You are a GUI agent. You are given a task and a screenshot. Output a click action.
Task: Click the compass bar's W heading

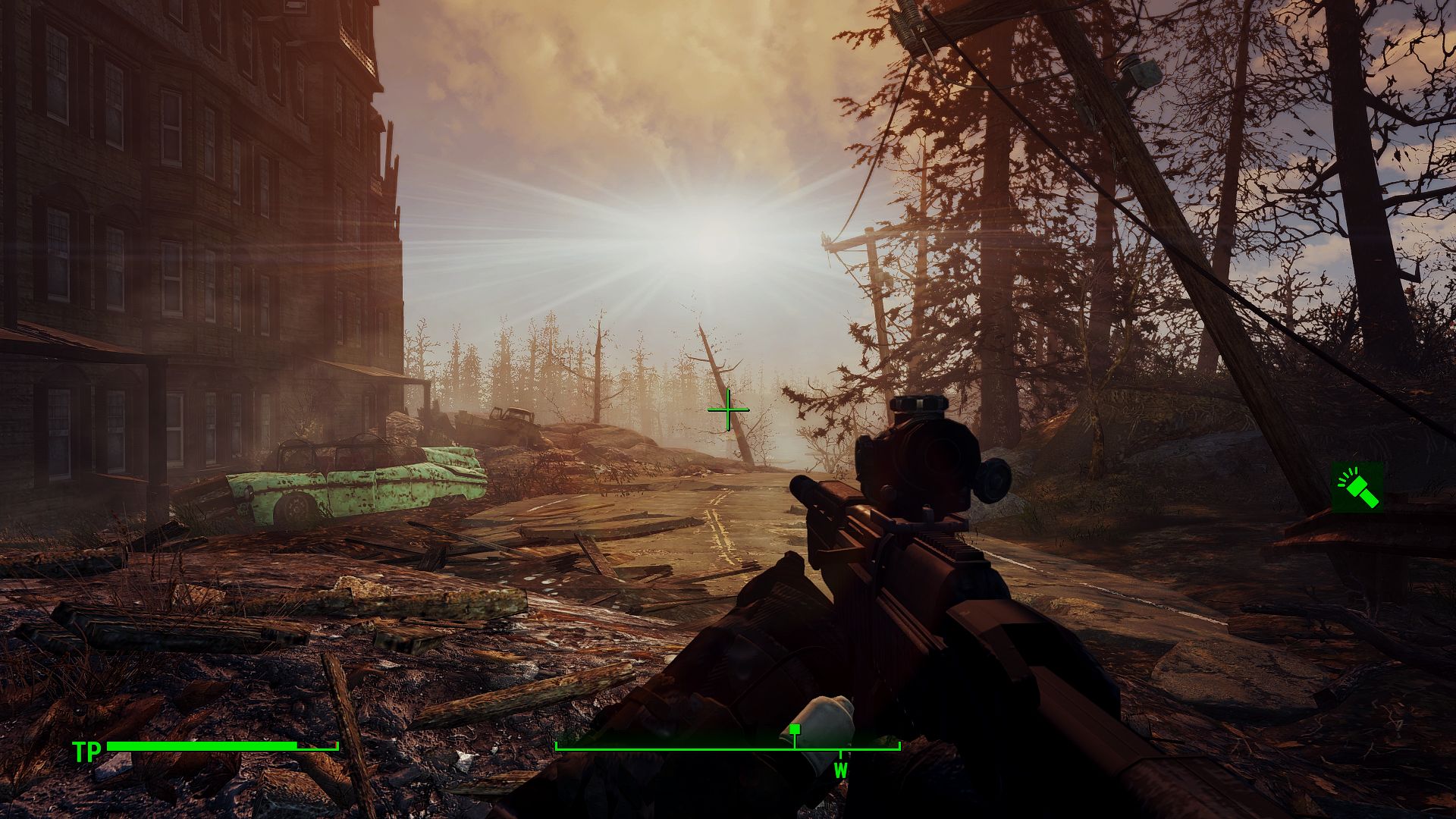coord(840,771)
